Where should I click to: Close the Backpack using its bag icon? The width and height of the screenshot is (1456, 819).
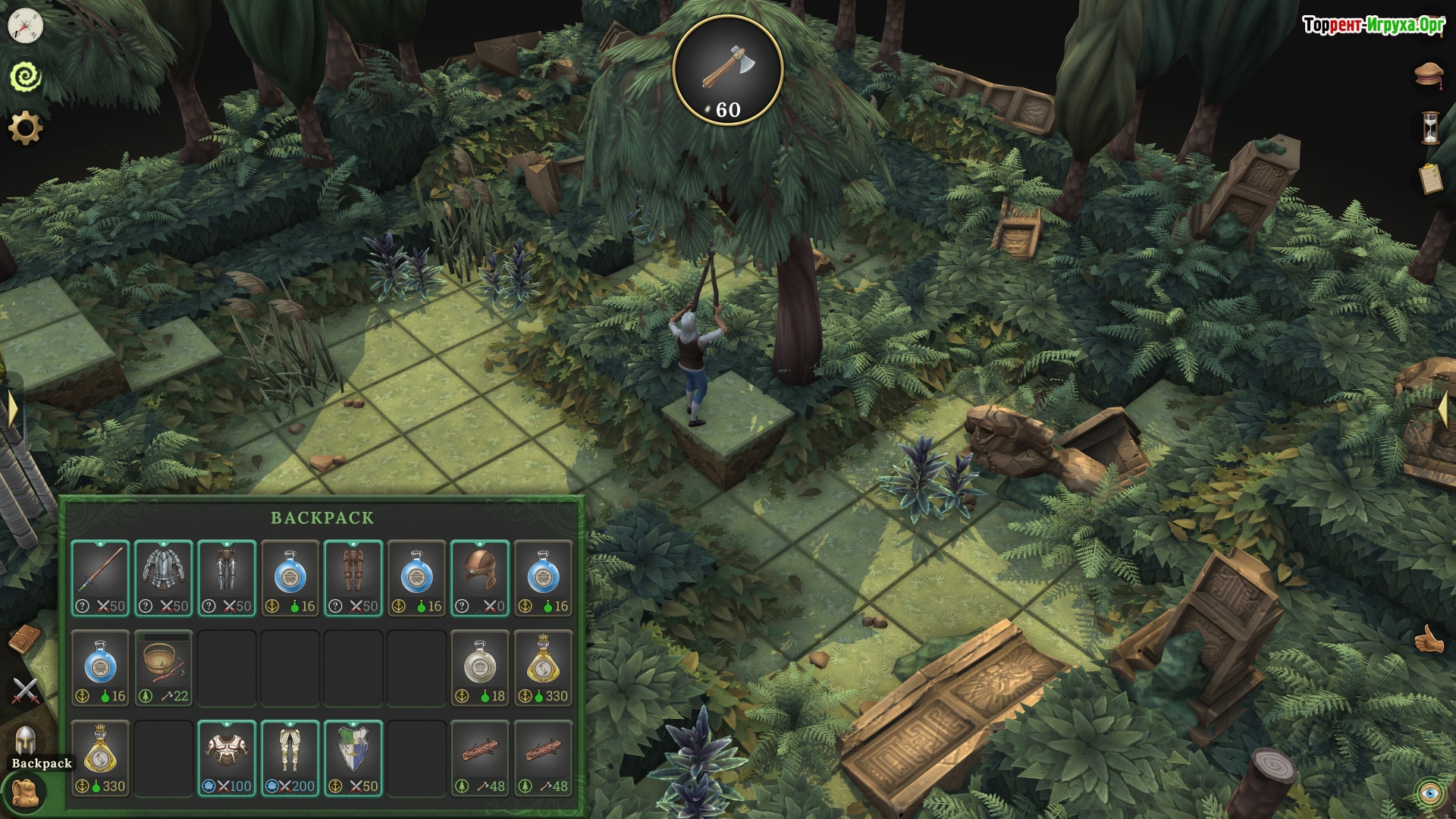25,792
